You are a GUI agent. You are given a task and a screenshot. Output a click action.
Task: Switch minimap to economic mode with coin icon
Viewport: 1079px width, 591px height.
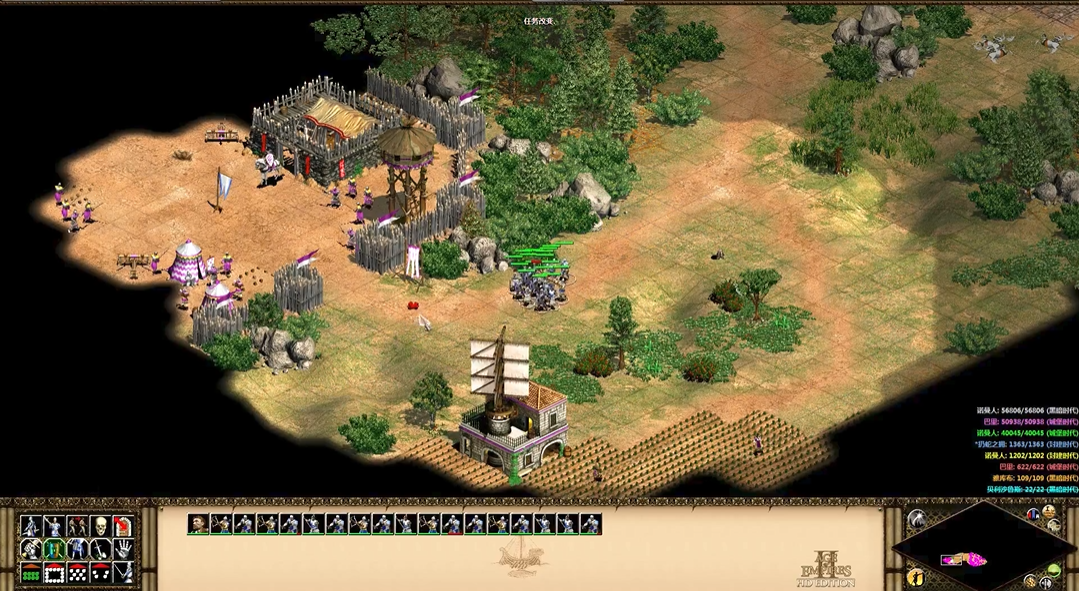point(1031,581)
